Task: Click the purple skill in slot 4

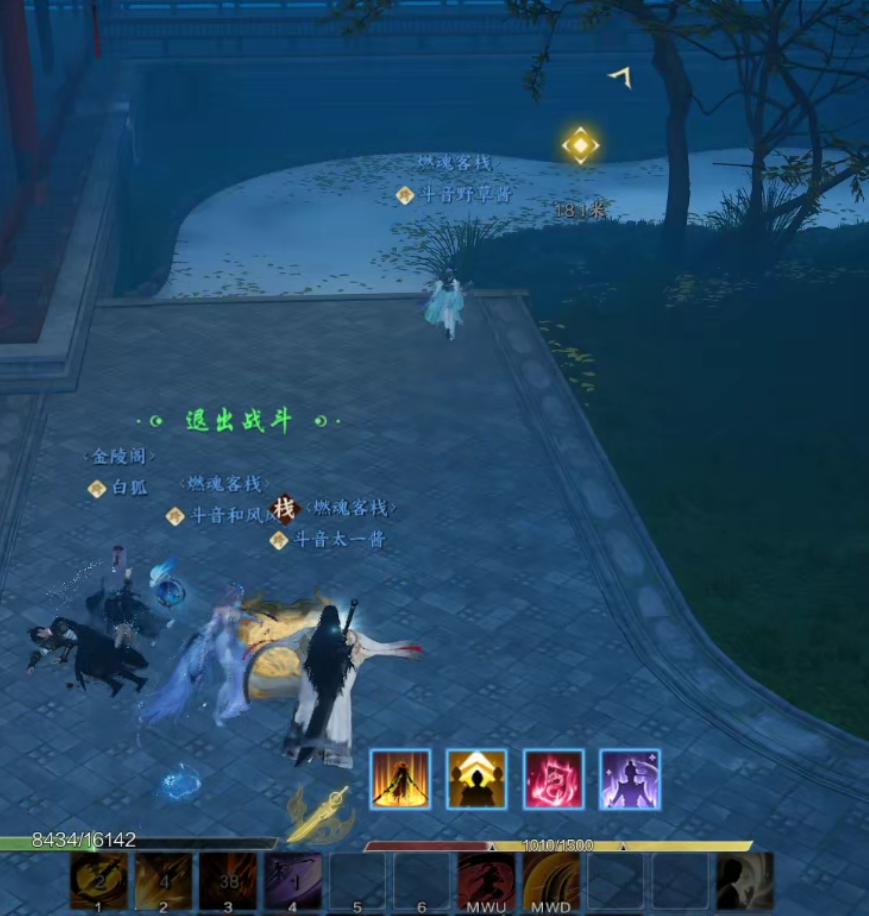Action: 292,879
